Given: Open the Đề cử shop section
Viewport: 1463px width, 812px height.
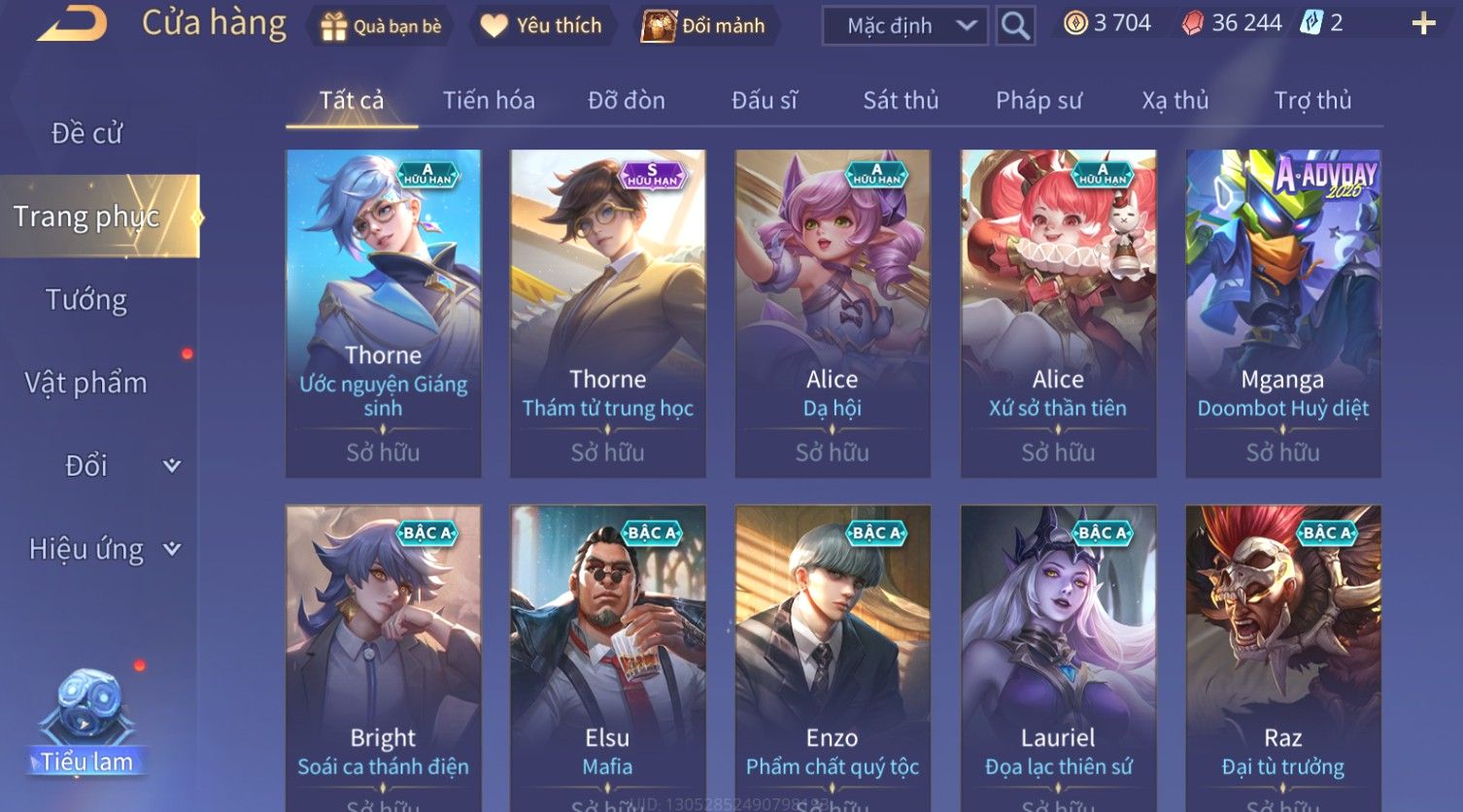Looking at the screenshot, I should [x=87, y=133].
